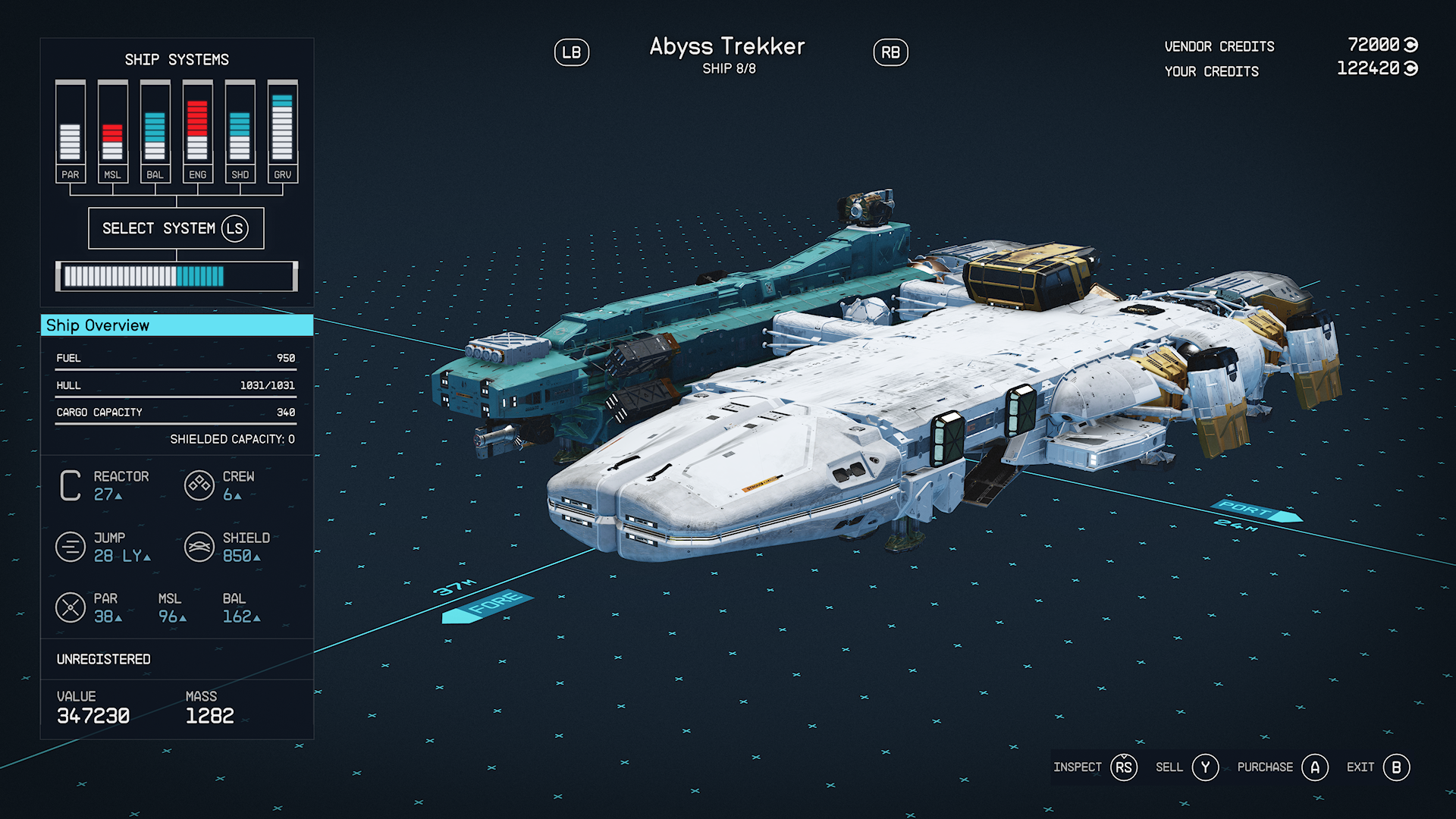Select the Reactor icon in Ship Overview
This screenshot has width=1456, height=819.
point(71,485)
